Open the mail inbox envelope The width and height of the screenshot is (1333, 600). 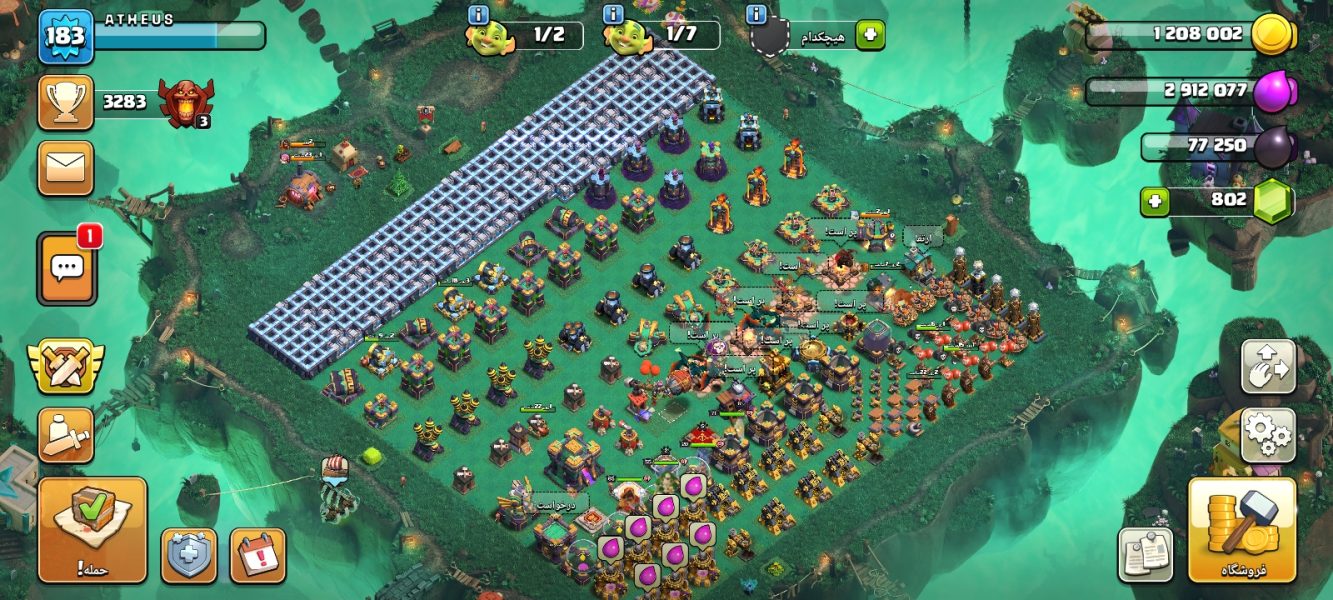coord(66,168)
